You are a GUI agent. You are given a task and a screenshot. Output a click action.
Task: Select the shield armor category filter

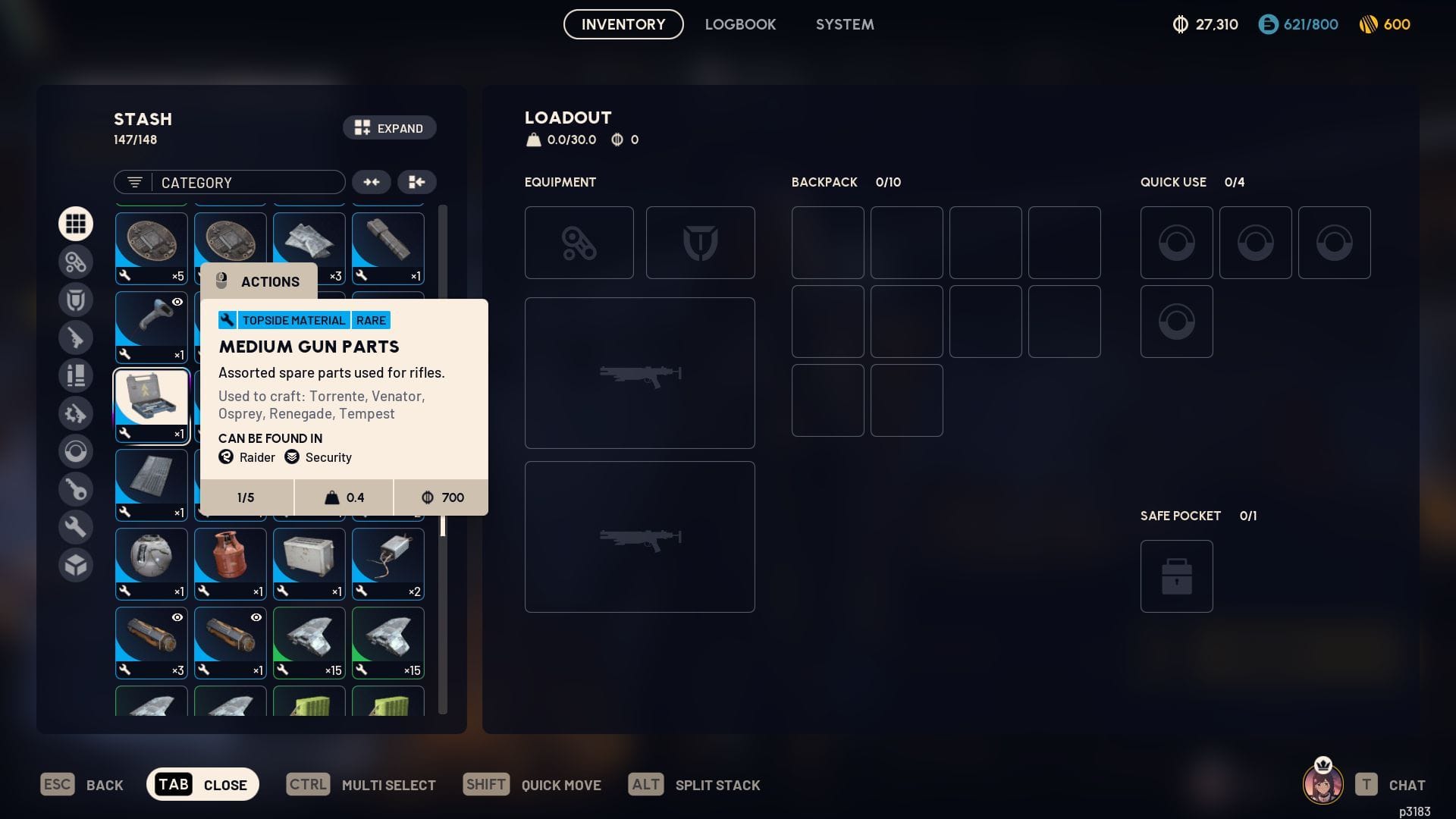point(76,300)
